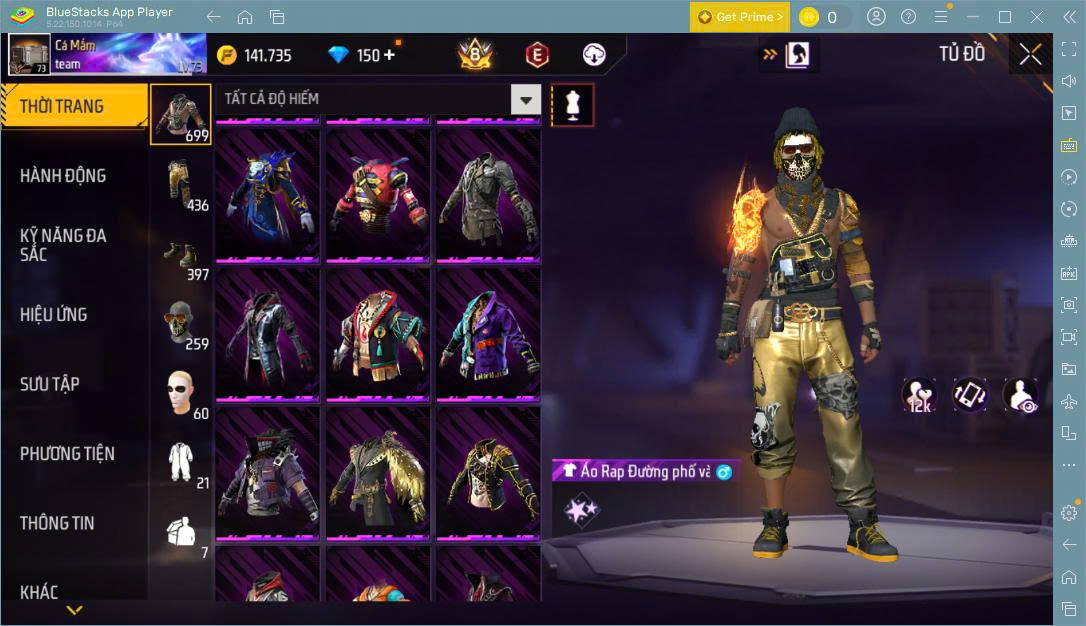The width and height of the screenshot is (1086, 626).
Task: Close the Tủ Đồ wardrobe screen
Action: click(x=1030, y=55)
